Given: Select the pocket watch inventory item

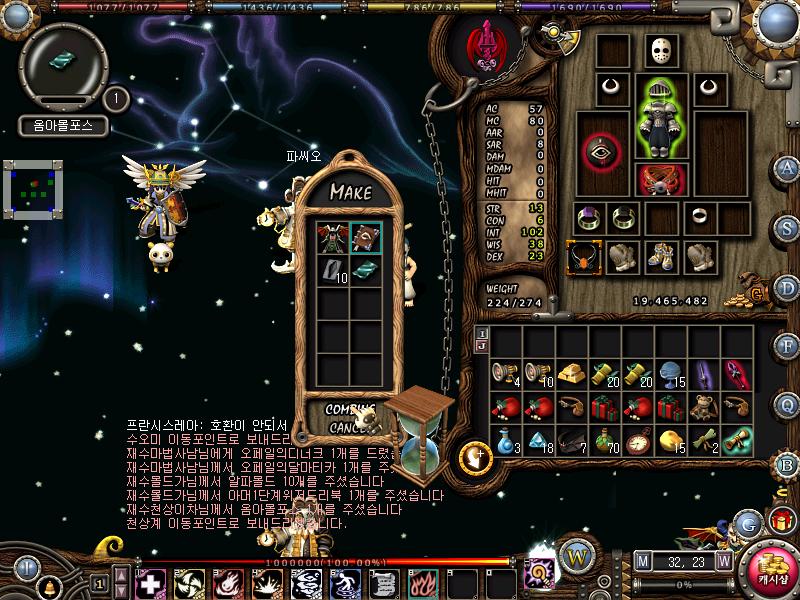Looking at the screenshot, I should coord(640,441).
